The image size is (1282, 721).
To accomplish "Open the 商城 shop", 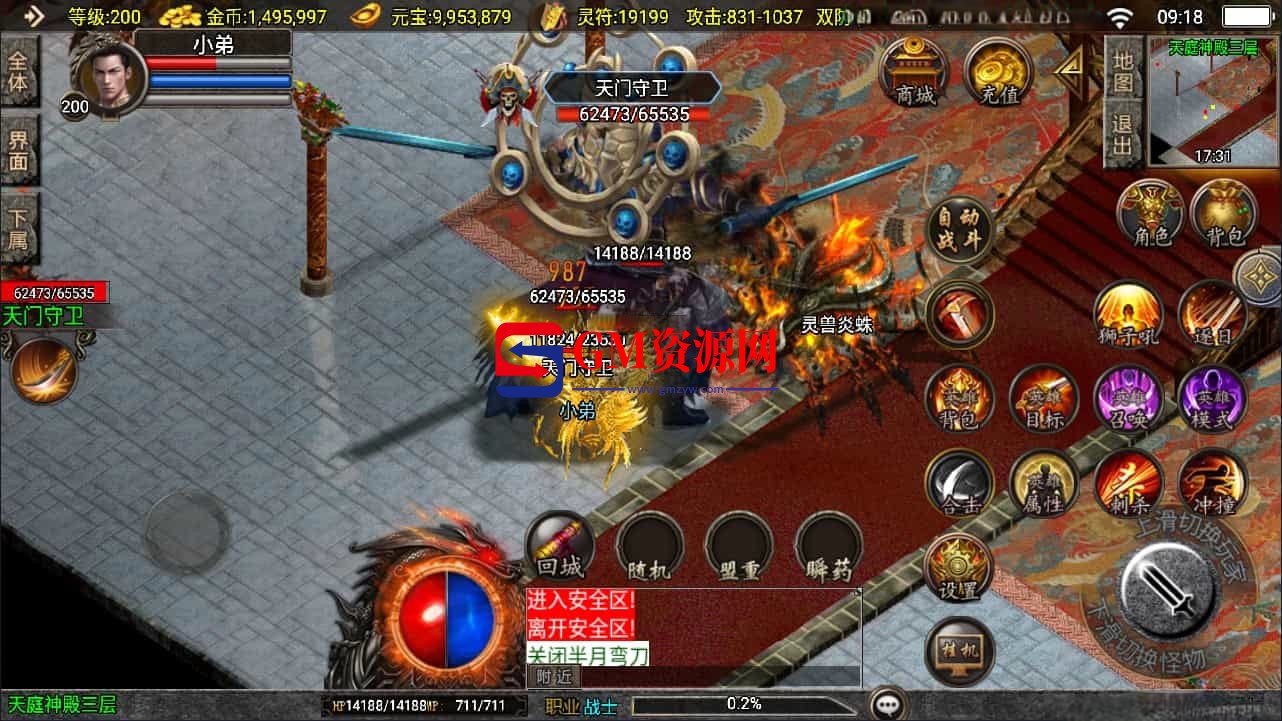I will (x=915, y=71).
